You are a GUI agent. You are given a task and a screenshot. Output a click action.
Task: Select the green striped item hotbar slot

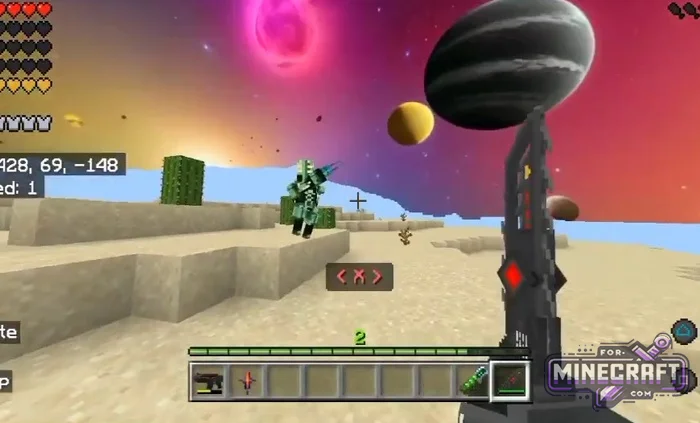click(472, 381)
